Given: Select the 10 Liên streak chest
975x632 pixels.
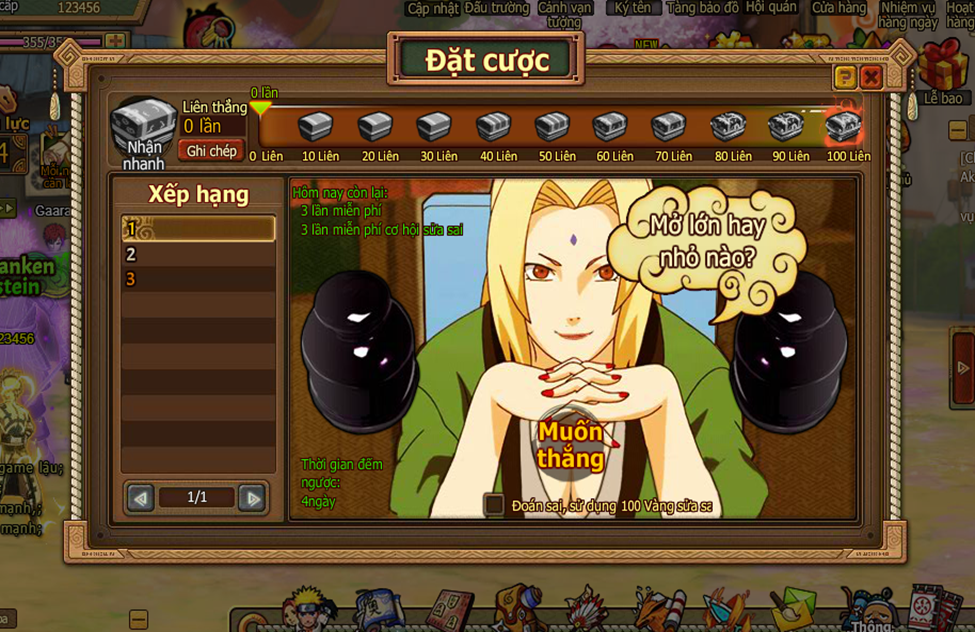Looking at the screenshot, I should (x=316, y=127).
